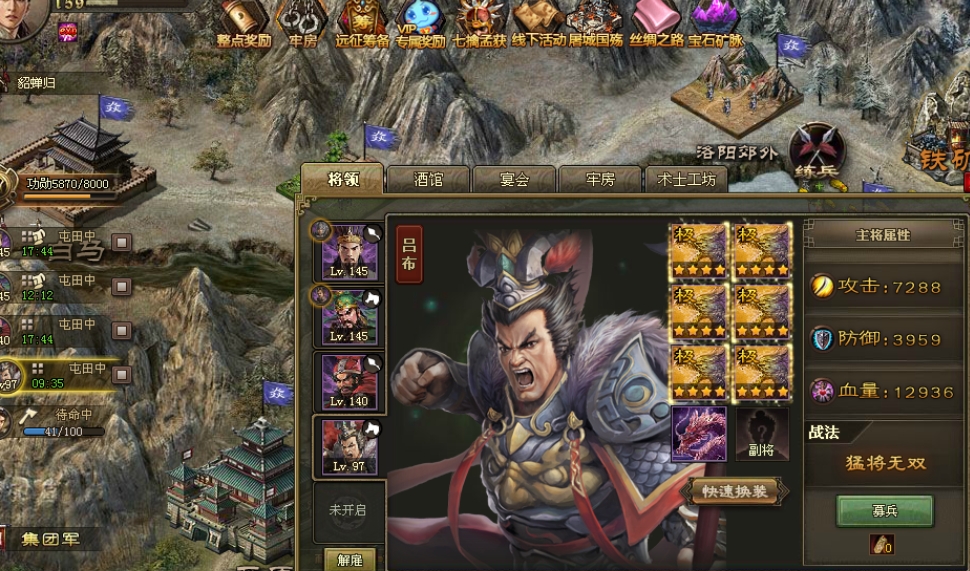Open the 远征筹备 expedition icon
Viewport: 970px width, 571px height.
tap(362, 22)
